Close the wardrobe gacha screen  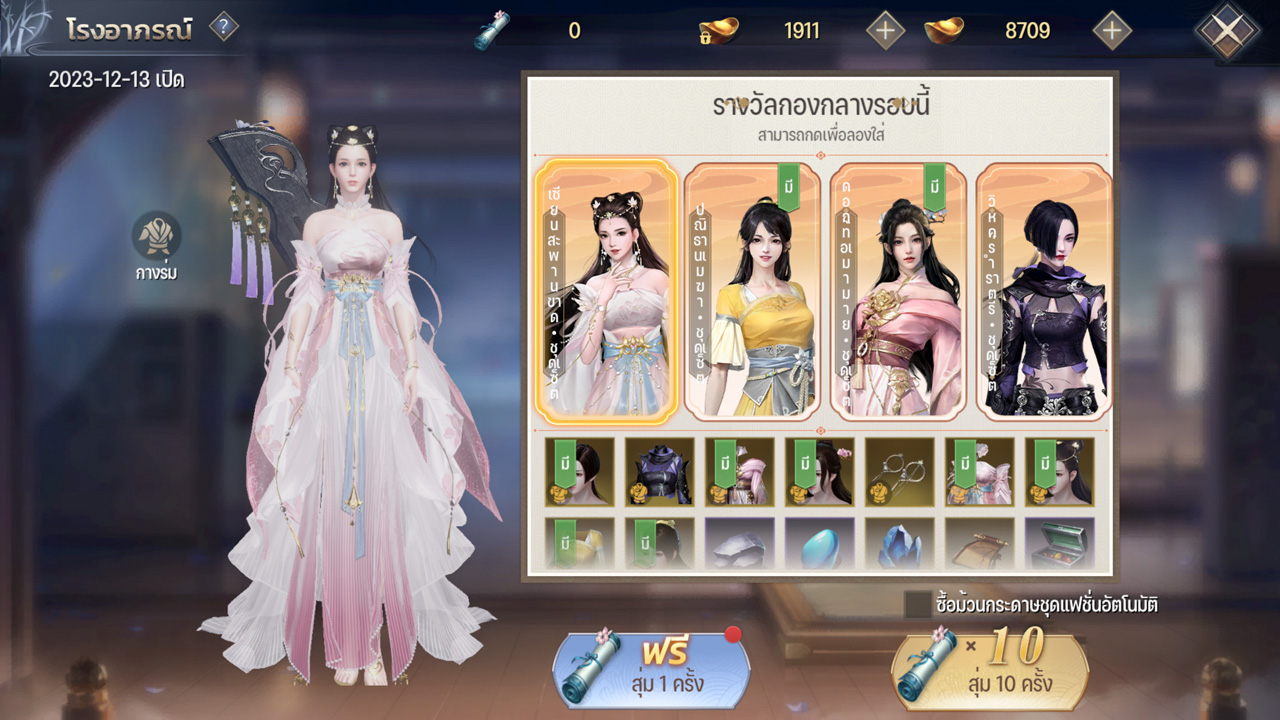coord(1227,30)
